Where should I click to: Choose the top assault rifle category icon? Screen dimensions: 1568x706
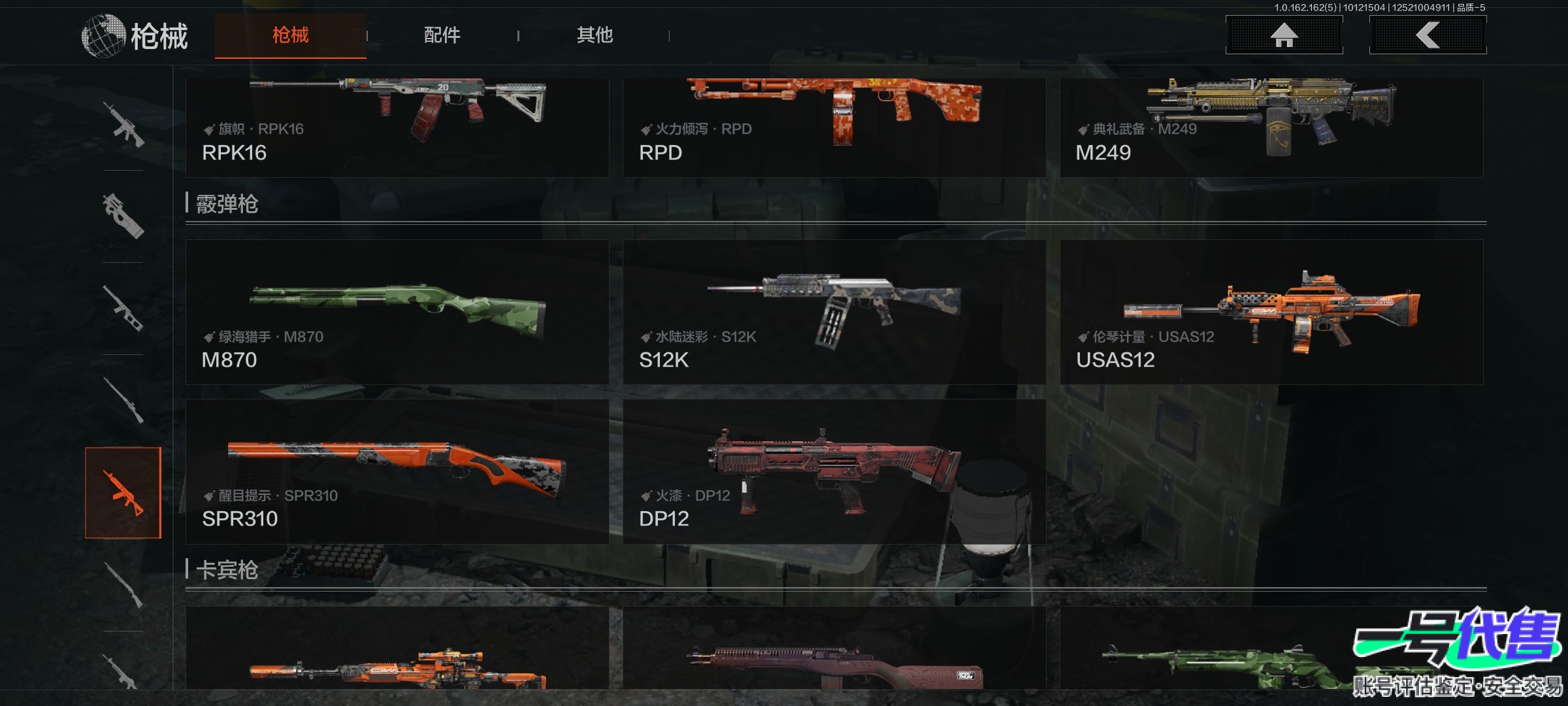point(123,124)
